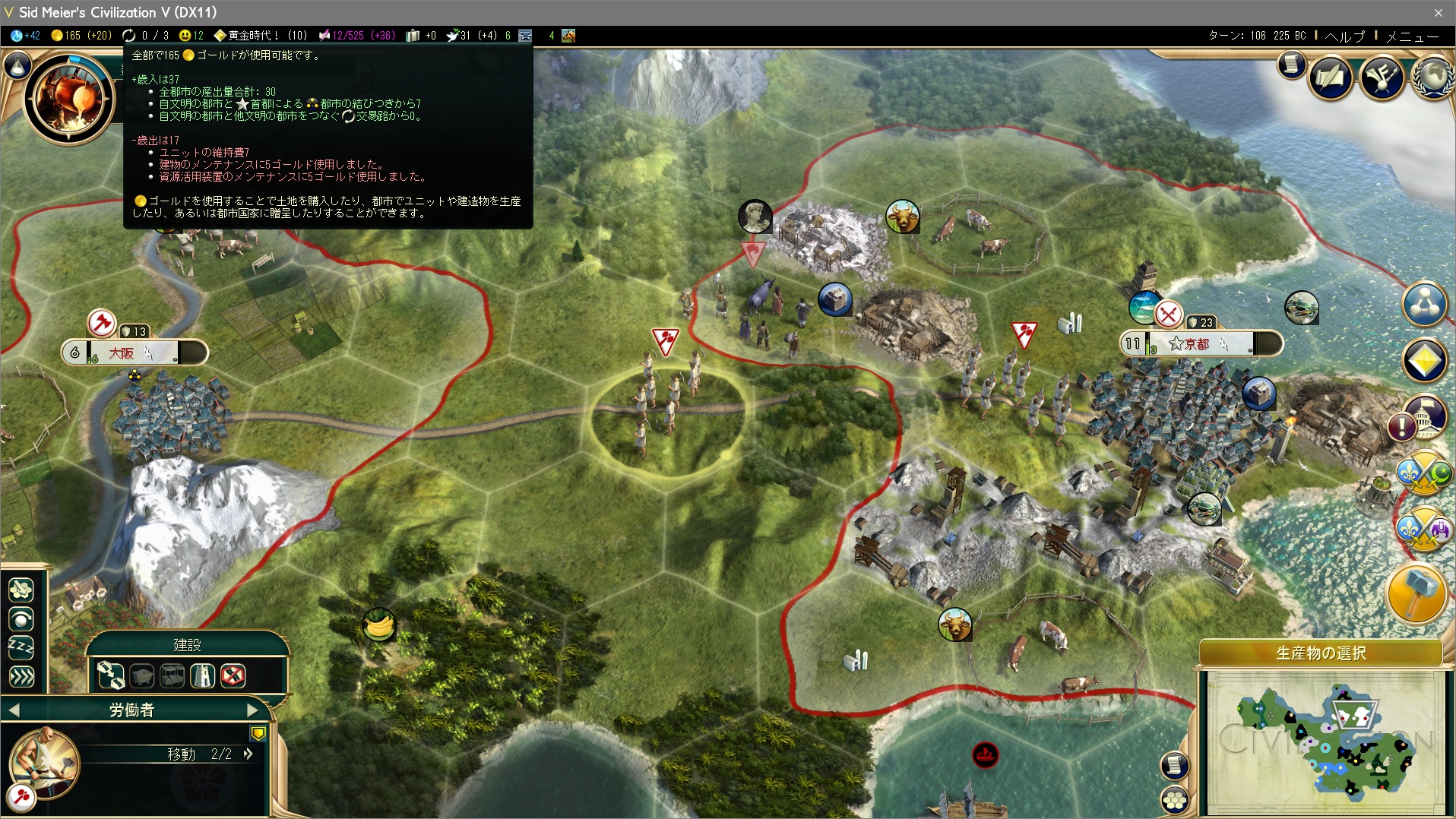Viewport: 1456px width, 819px height.
Task: Click the gold hammer production notification
Action: (1416, 594)
